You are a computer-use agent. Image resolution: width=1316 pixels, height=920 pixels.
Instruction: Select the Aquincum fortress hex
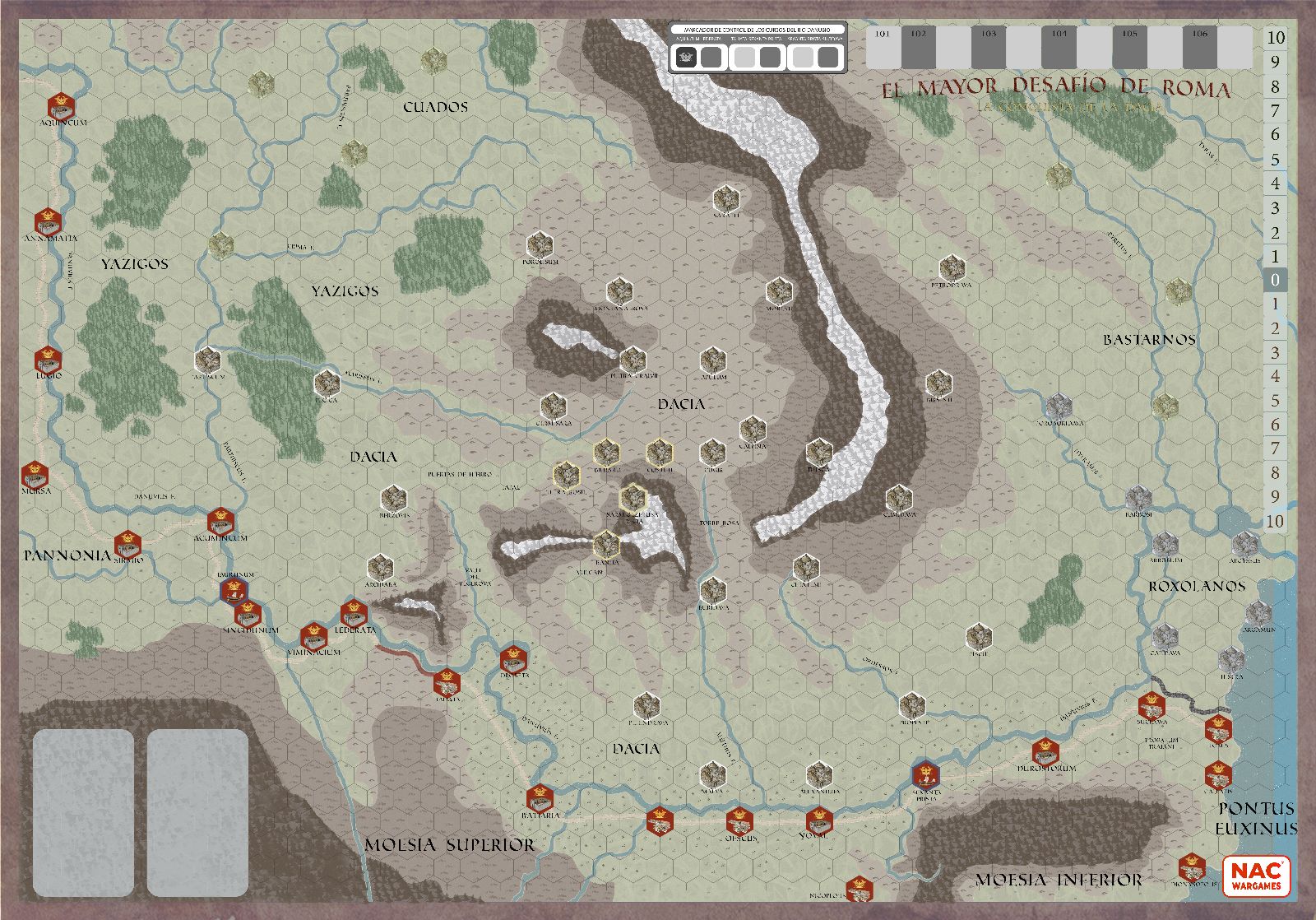click(x=61, y=105)
